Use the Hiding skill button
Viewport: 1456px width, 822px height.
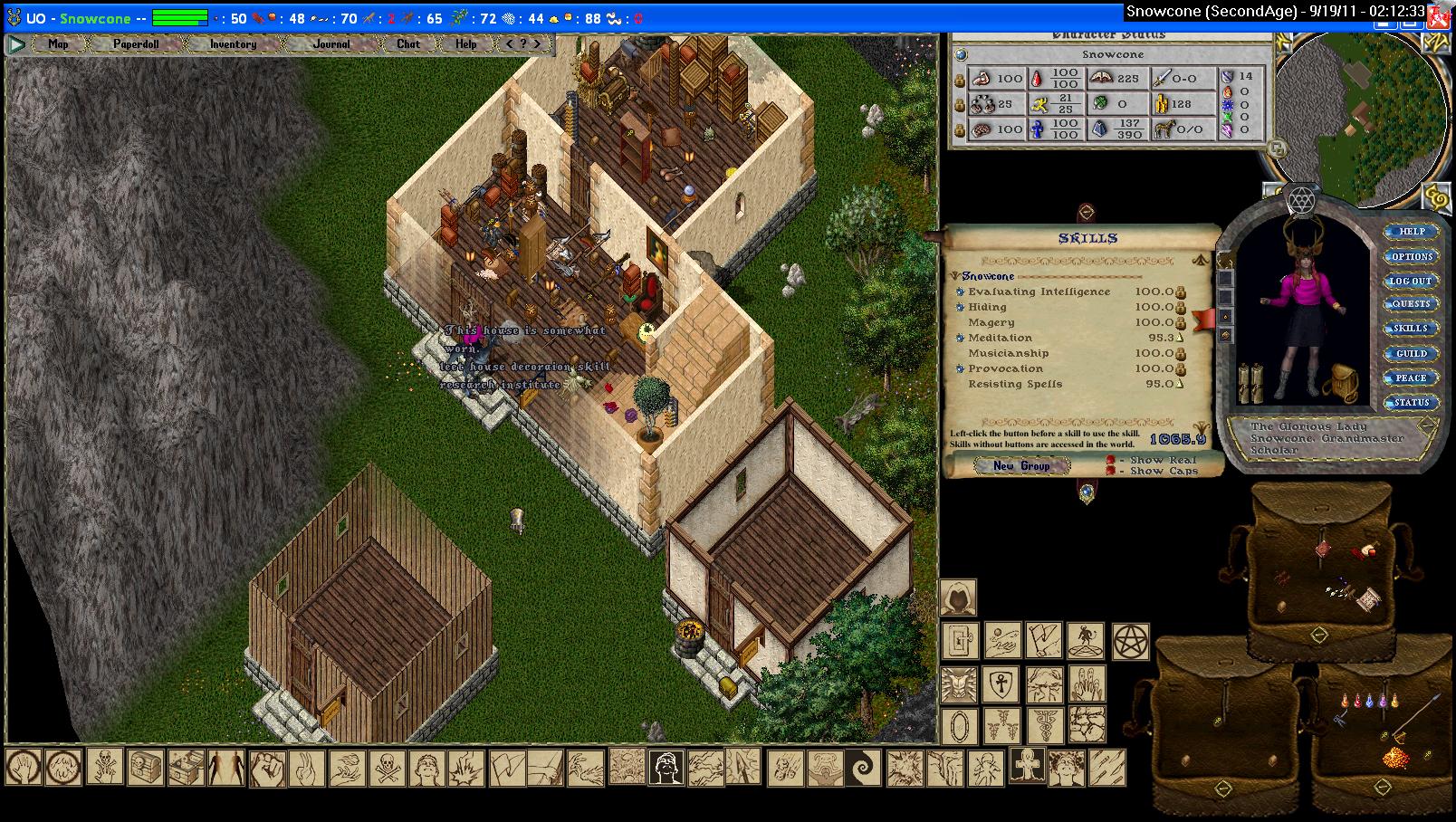(961, 308)
